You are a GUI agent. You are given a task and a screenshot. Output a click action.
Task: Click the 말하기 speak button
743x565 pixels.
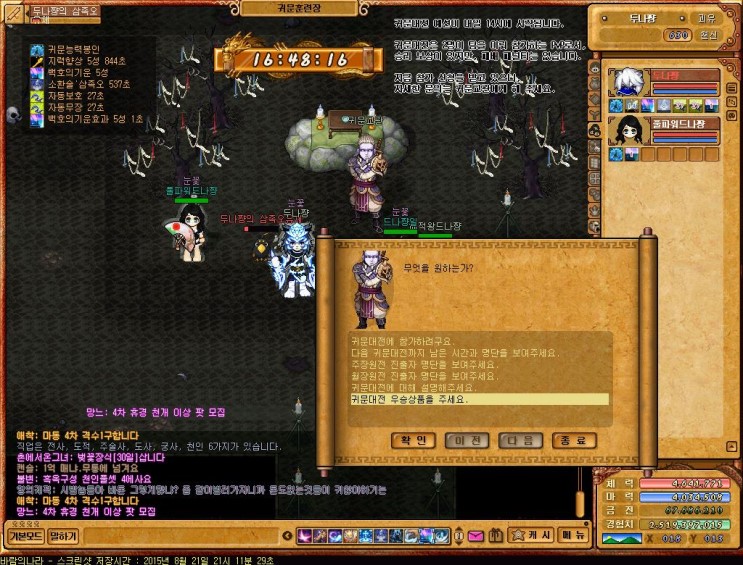[x=63, y=535]
